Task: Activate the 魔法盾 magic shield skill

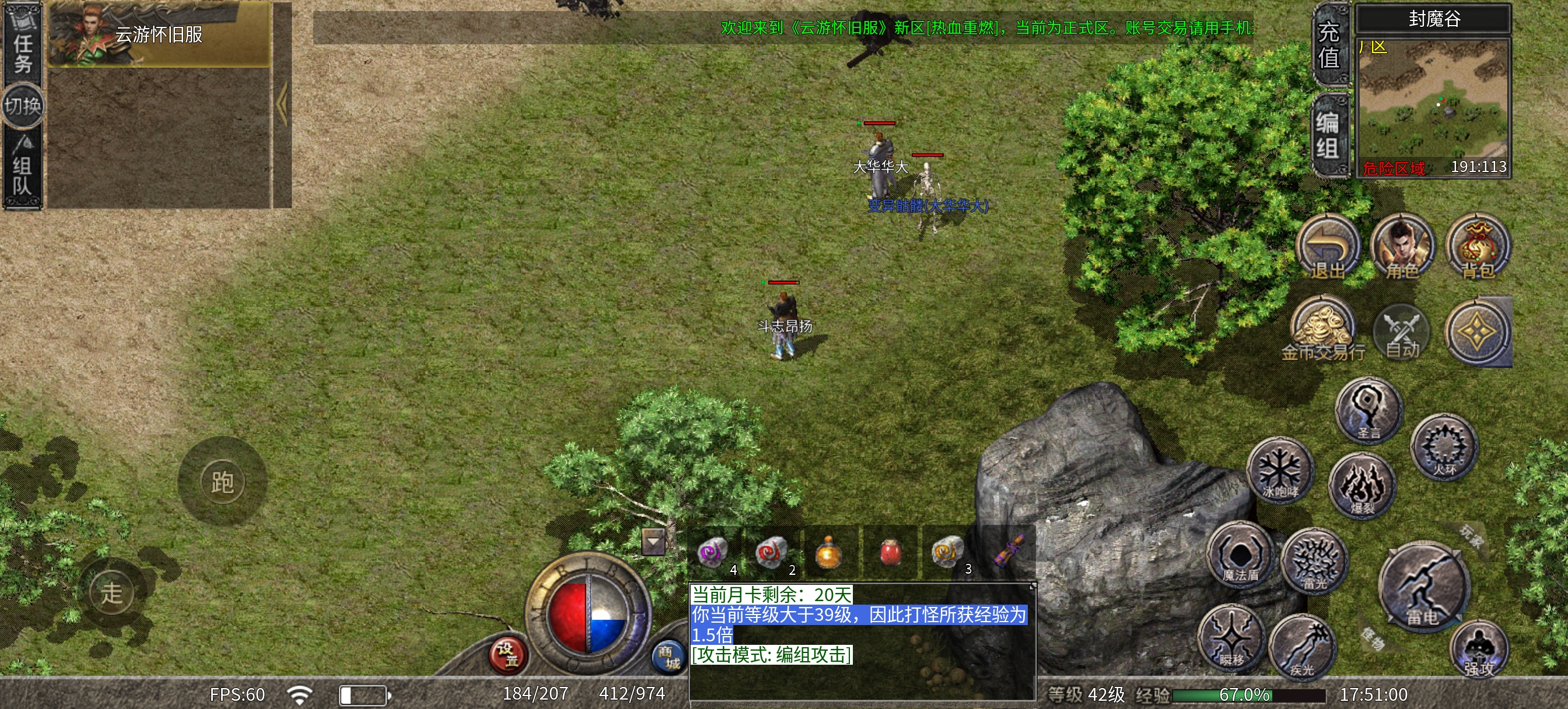Action: 1240,555
